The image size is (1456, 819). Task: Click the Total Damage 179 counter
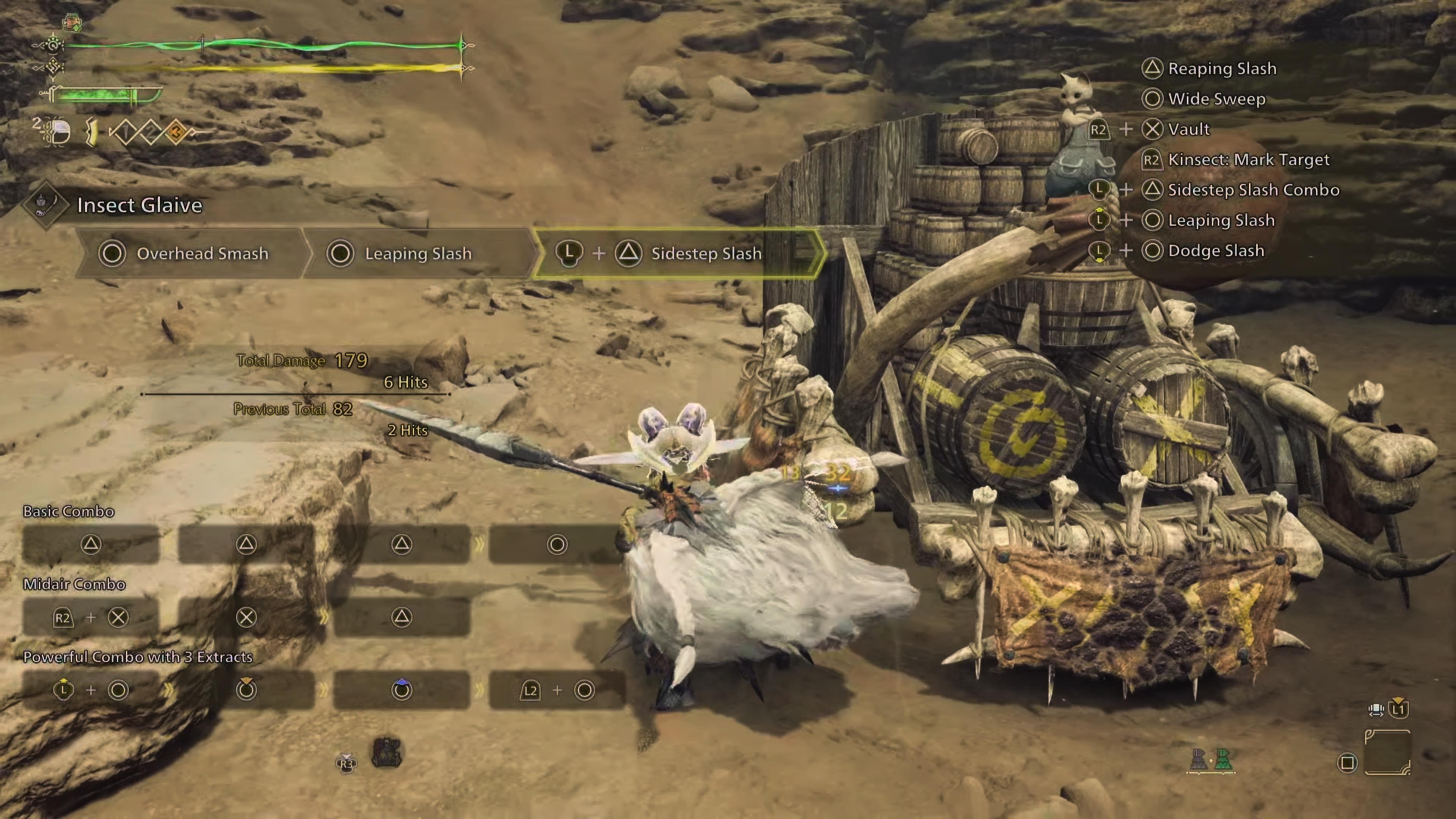(x=303, y=361)
